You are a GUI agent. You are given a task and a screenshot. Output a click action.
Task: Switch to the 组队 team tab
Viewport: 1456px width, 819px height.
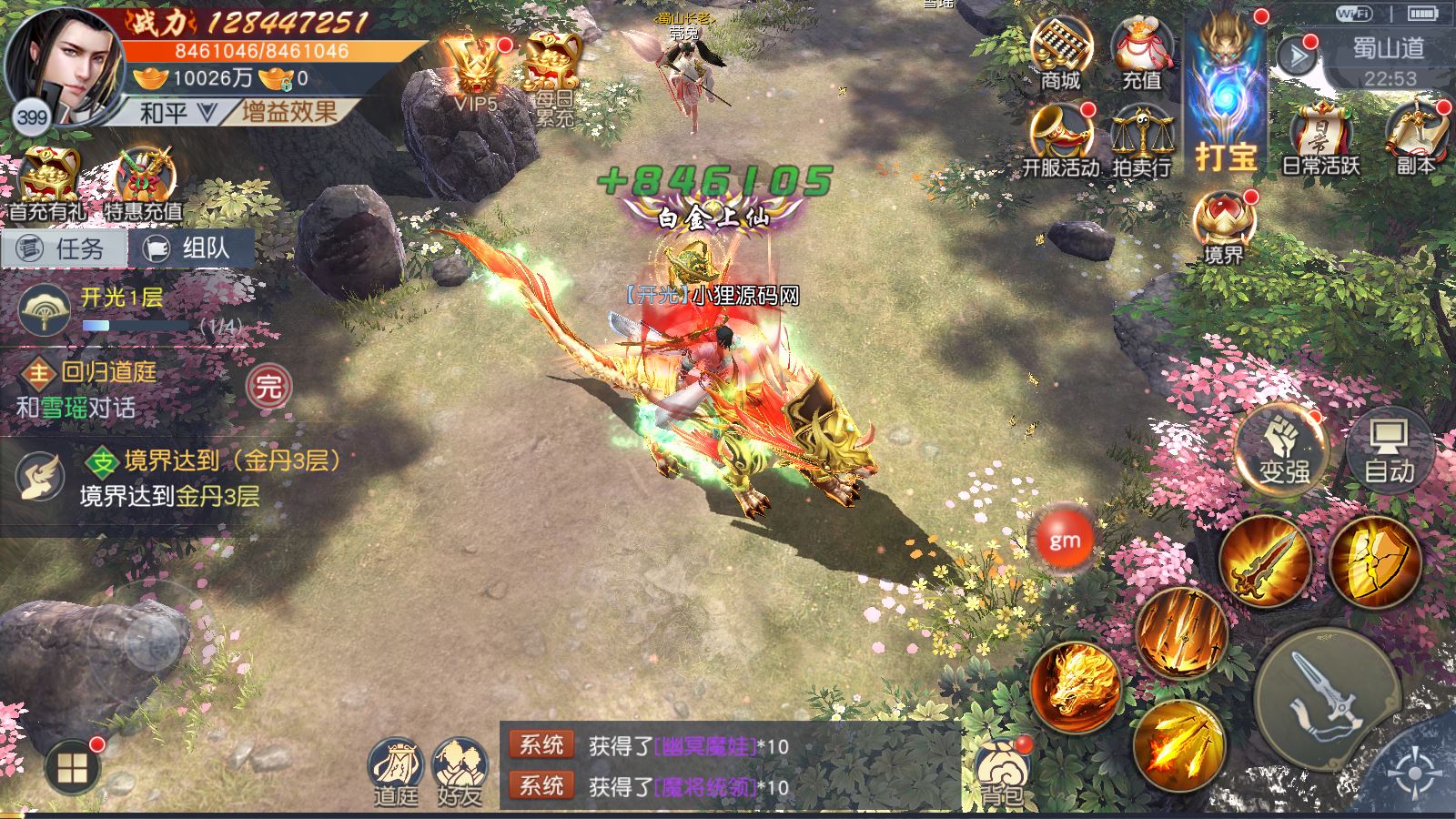190,248
